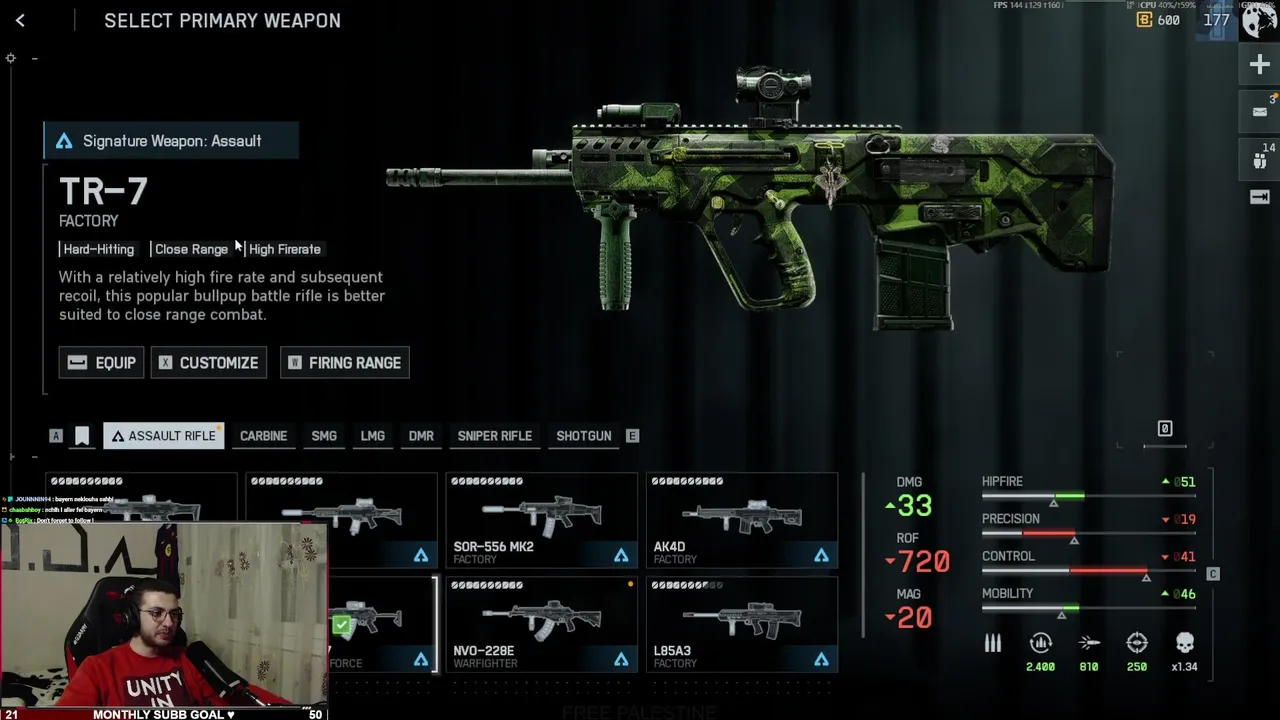The image size is (1280, 720).
Task: Open the LMG weapon tab
Action: [x=372, y=436]
